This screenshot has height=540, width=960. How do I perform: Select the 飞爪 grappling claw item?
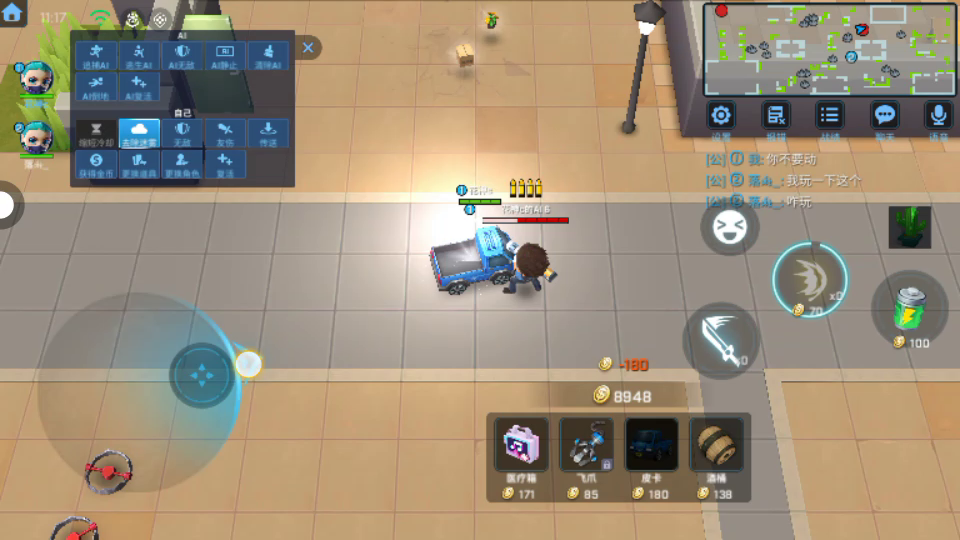586,451
